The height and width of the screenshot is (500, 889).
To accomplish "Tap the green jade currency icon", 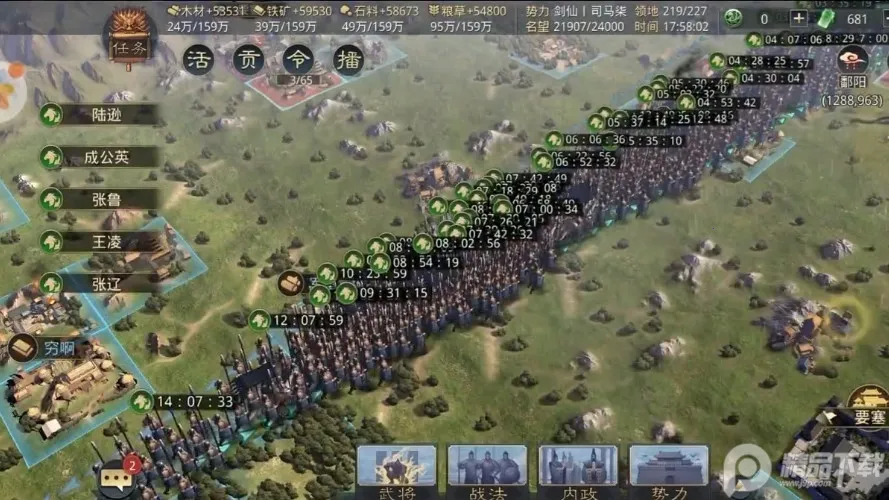I will tap(826, 18).
